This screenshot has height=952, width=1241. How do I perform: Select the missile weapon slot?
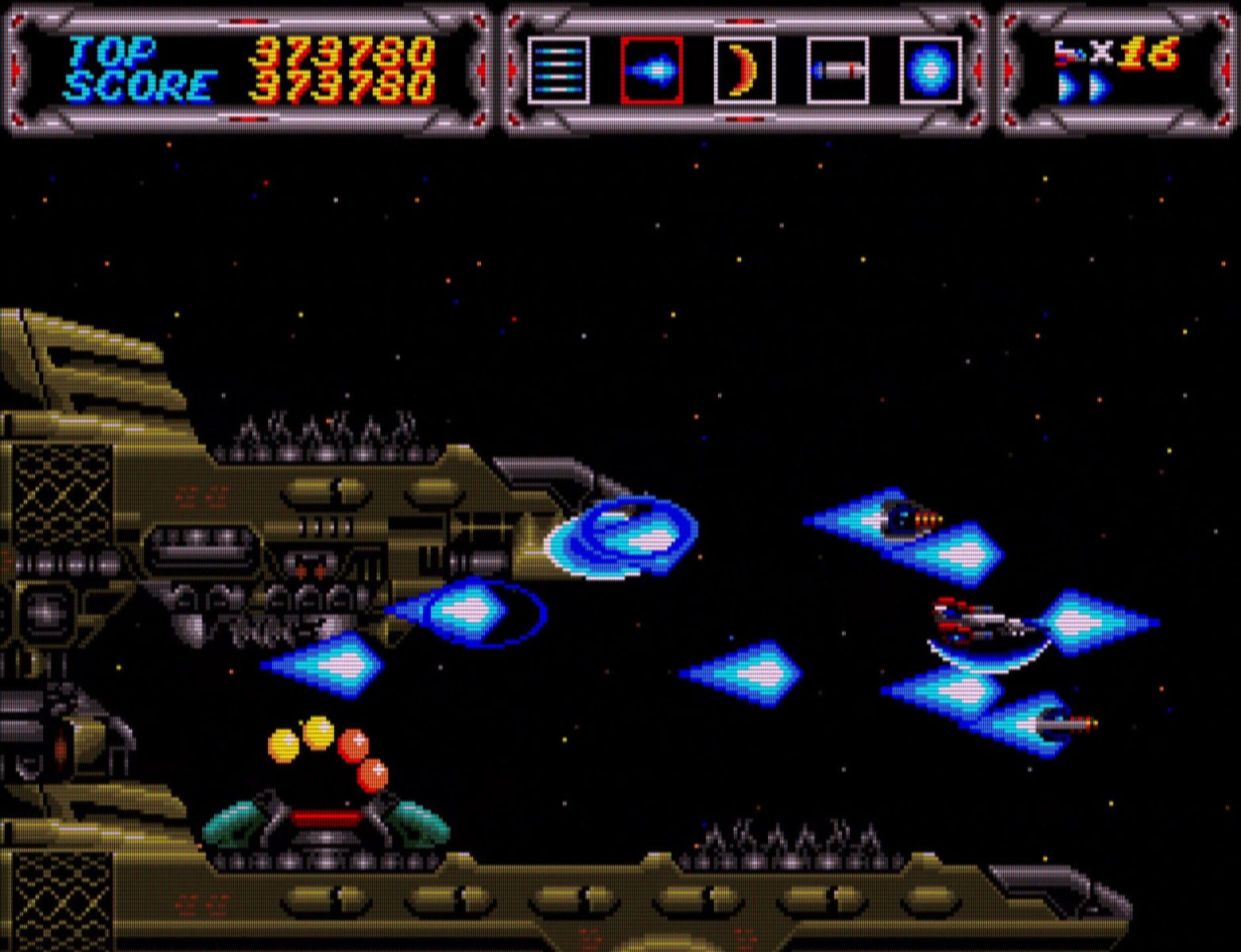click(x=837, y=71)
